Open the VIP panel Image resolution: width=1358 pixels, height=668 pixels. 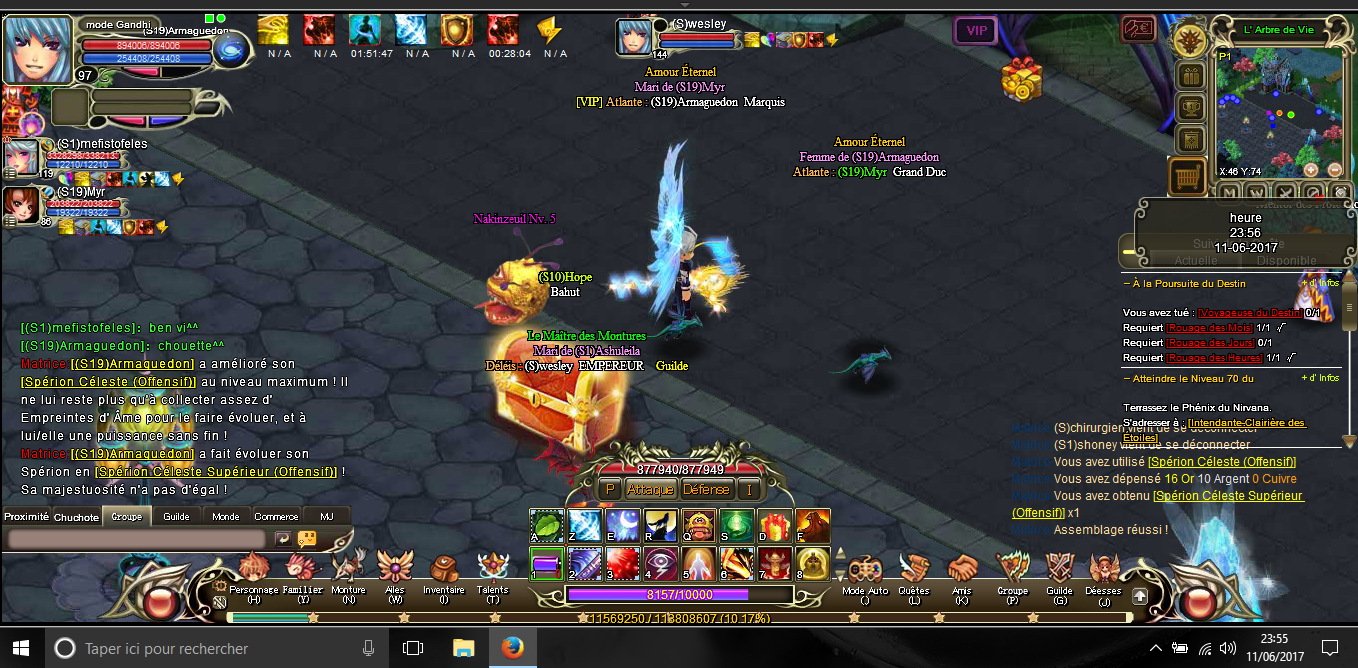tap(976, 31)
